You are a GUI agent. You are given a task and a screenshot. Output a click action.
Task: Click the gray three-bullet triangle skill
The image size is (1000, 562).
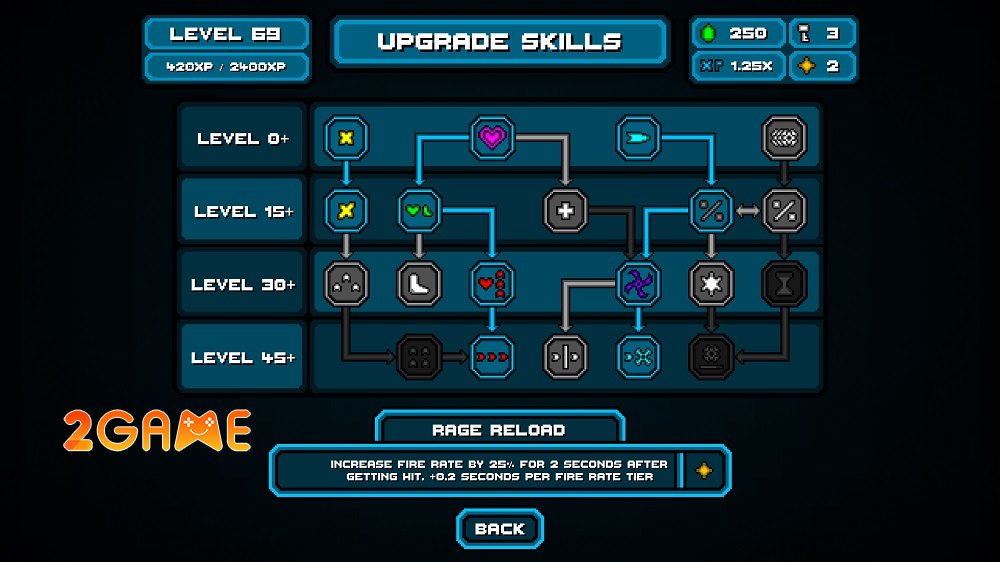tap(346, 284)
